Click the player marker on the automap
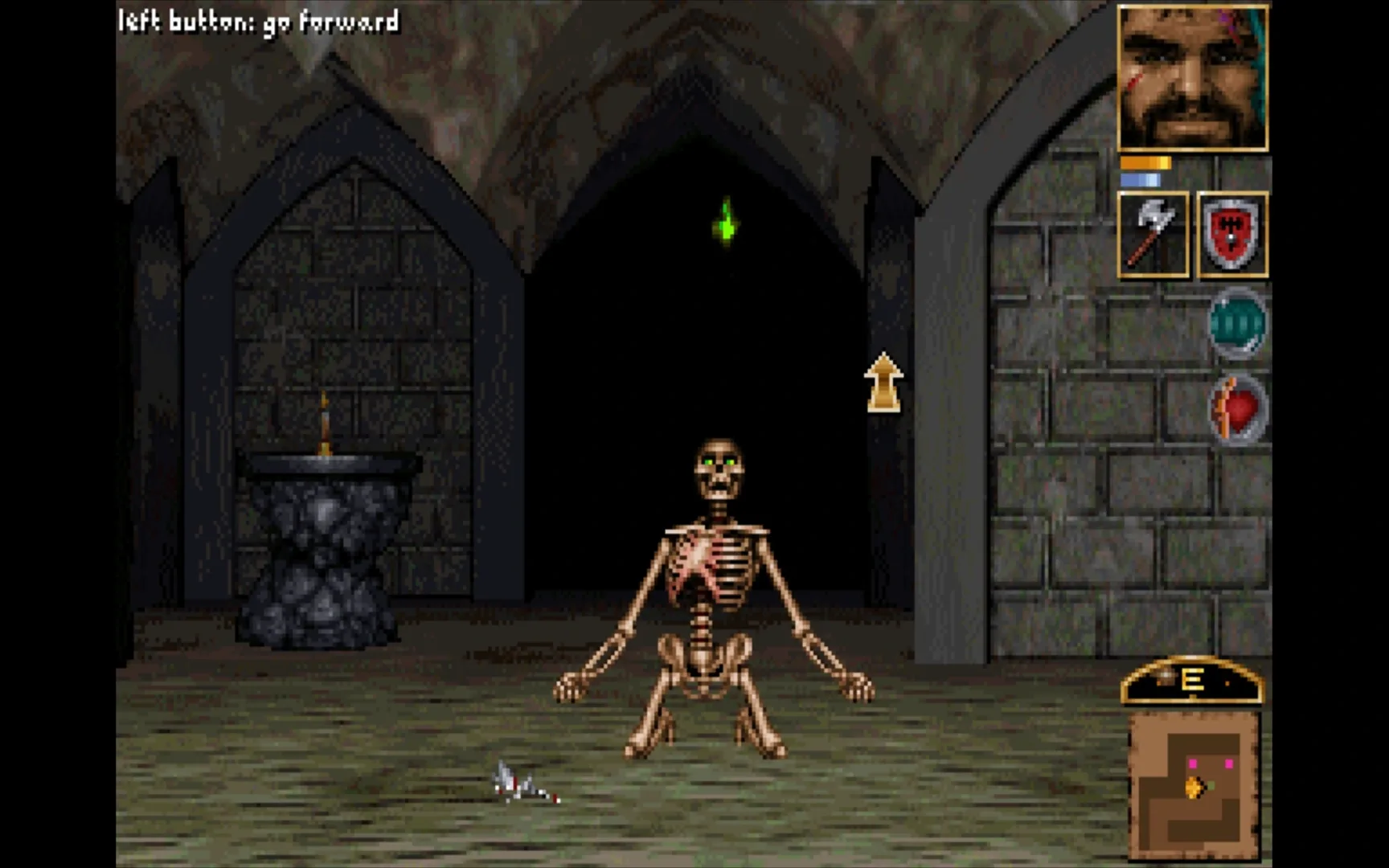The image size is (1389, 868). [x=1193, y=788]
